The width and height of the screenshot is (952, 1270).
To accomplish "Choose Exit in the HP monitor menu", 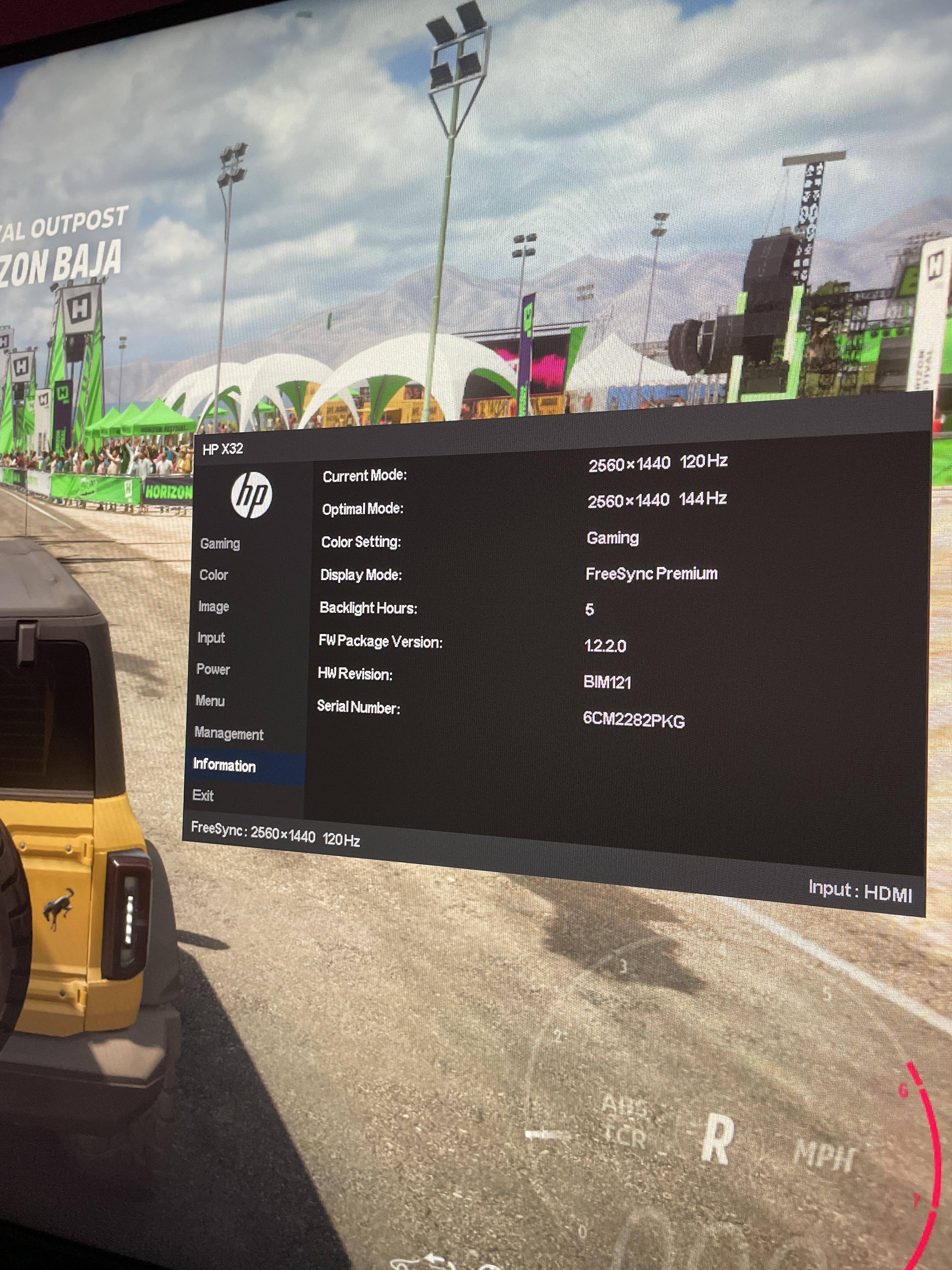I will pyautogui.click(x=203, y=795).
